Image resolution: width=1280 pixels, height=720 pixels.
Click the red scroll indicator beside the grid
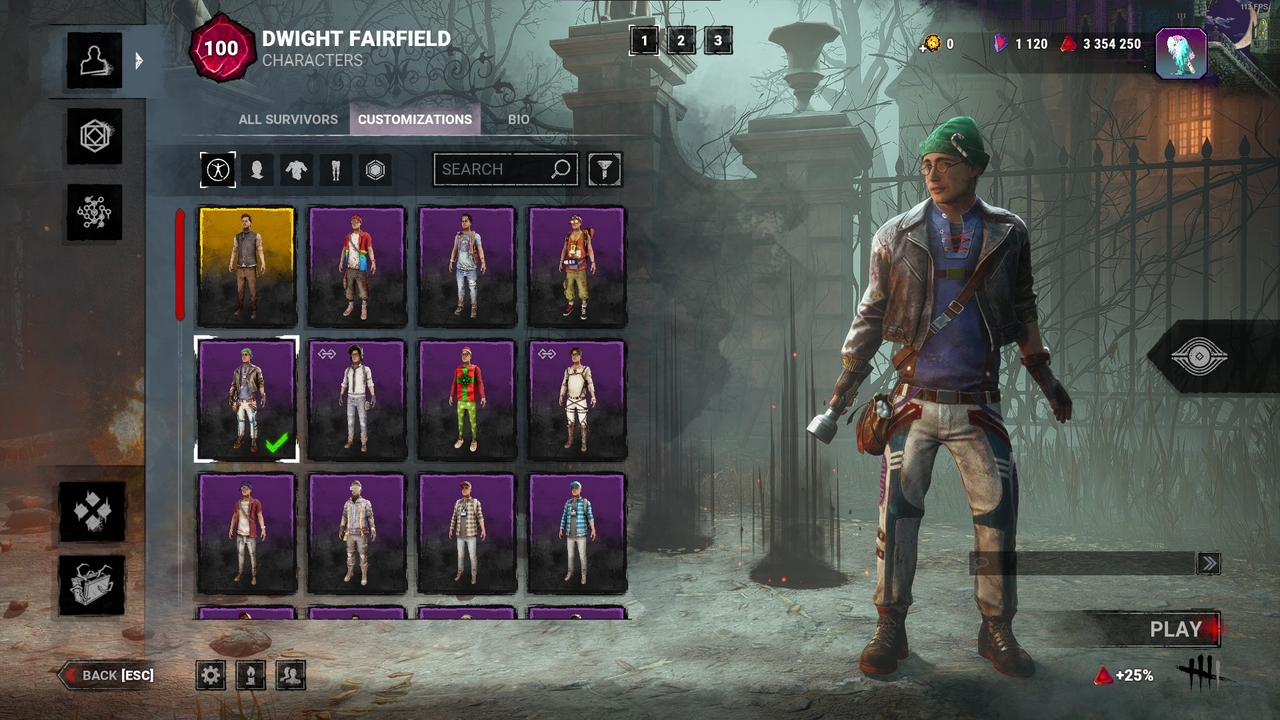click(x=180, y=264)
